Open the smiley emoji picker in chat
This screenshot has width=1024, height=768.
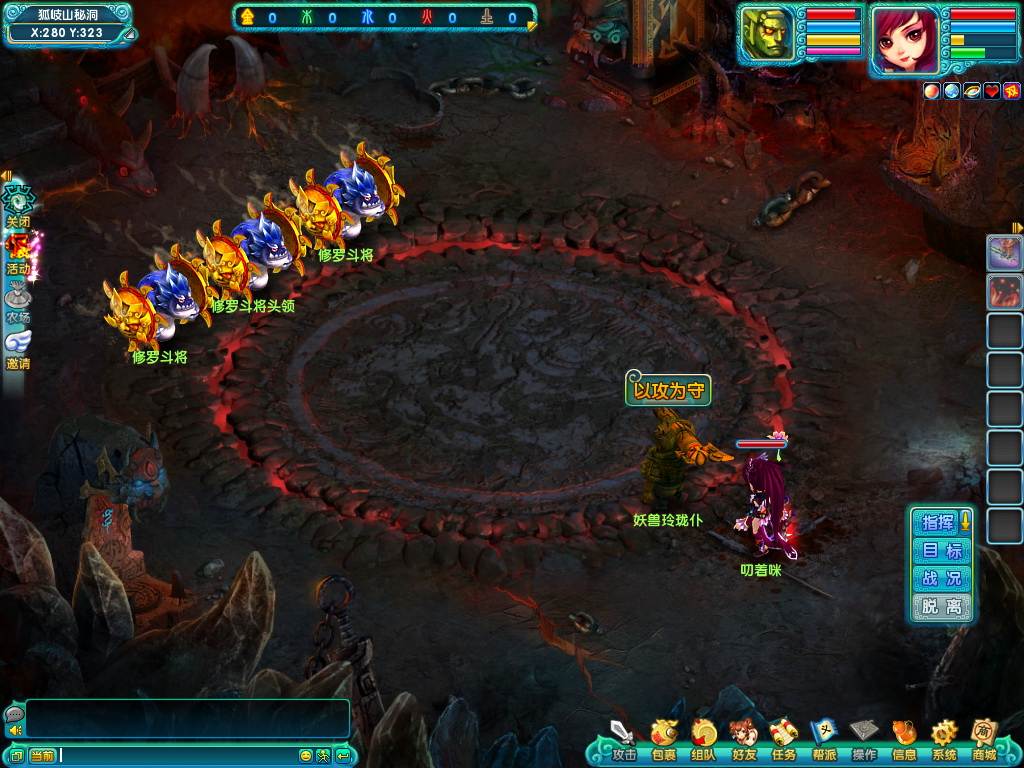click(x=306, y=755)
